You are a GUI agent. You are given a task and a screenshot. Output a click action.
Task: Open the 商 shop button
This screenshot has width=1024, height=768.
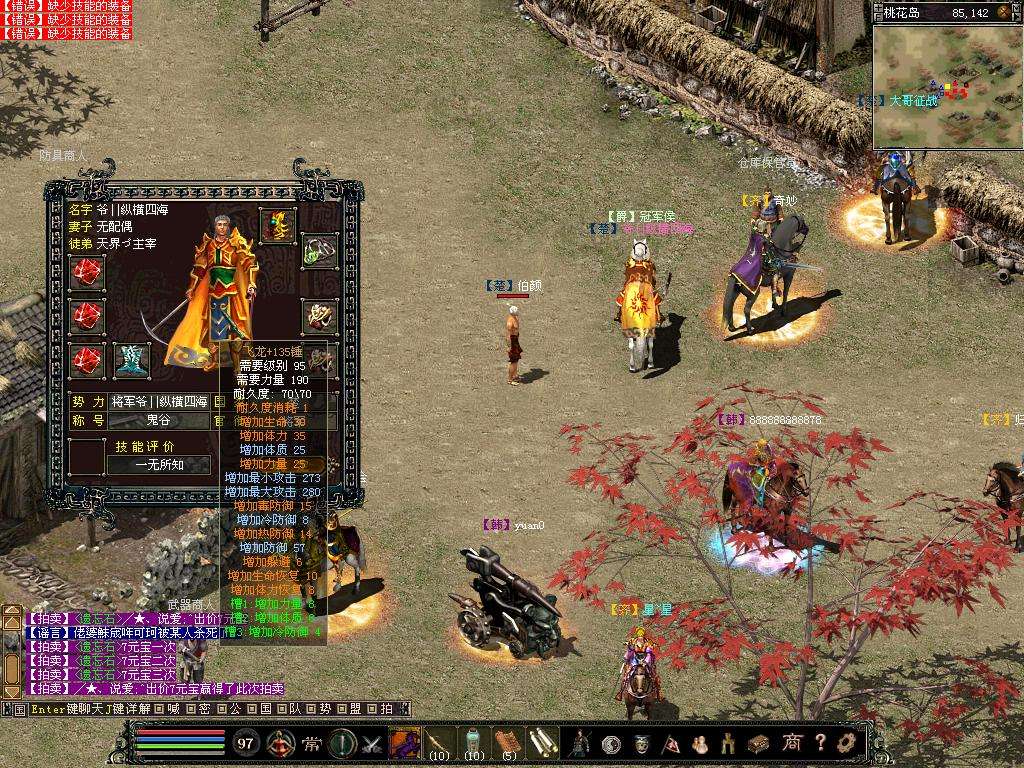[x=792, y=743]
